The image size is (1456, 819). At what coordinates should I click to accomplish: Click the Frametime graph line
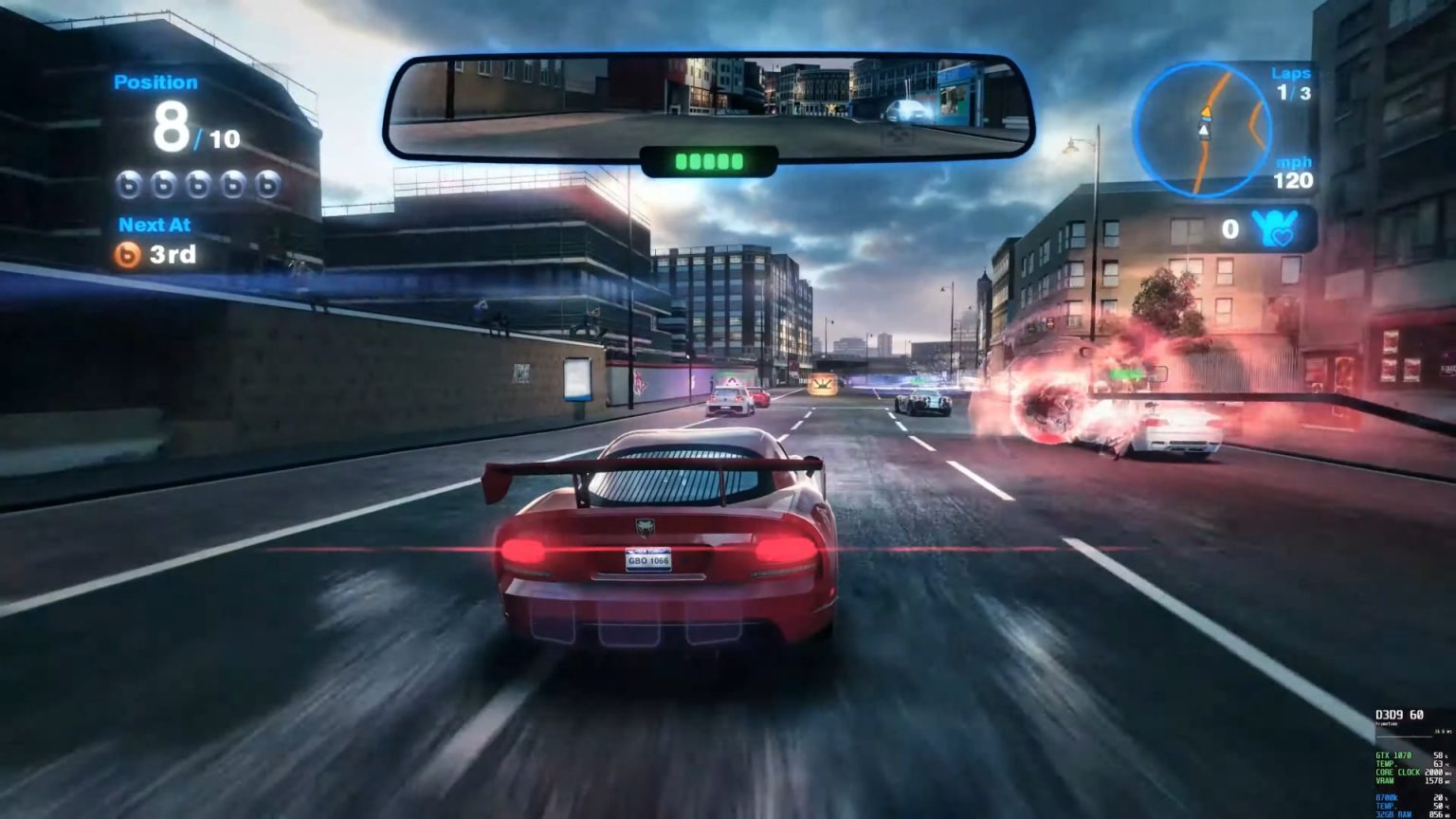1404,737
